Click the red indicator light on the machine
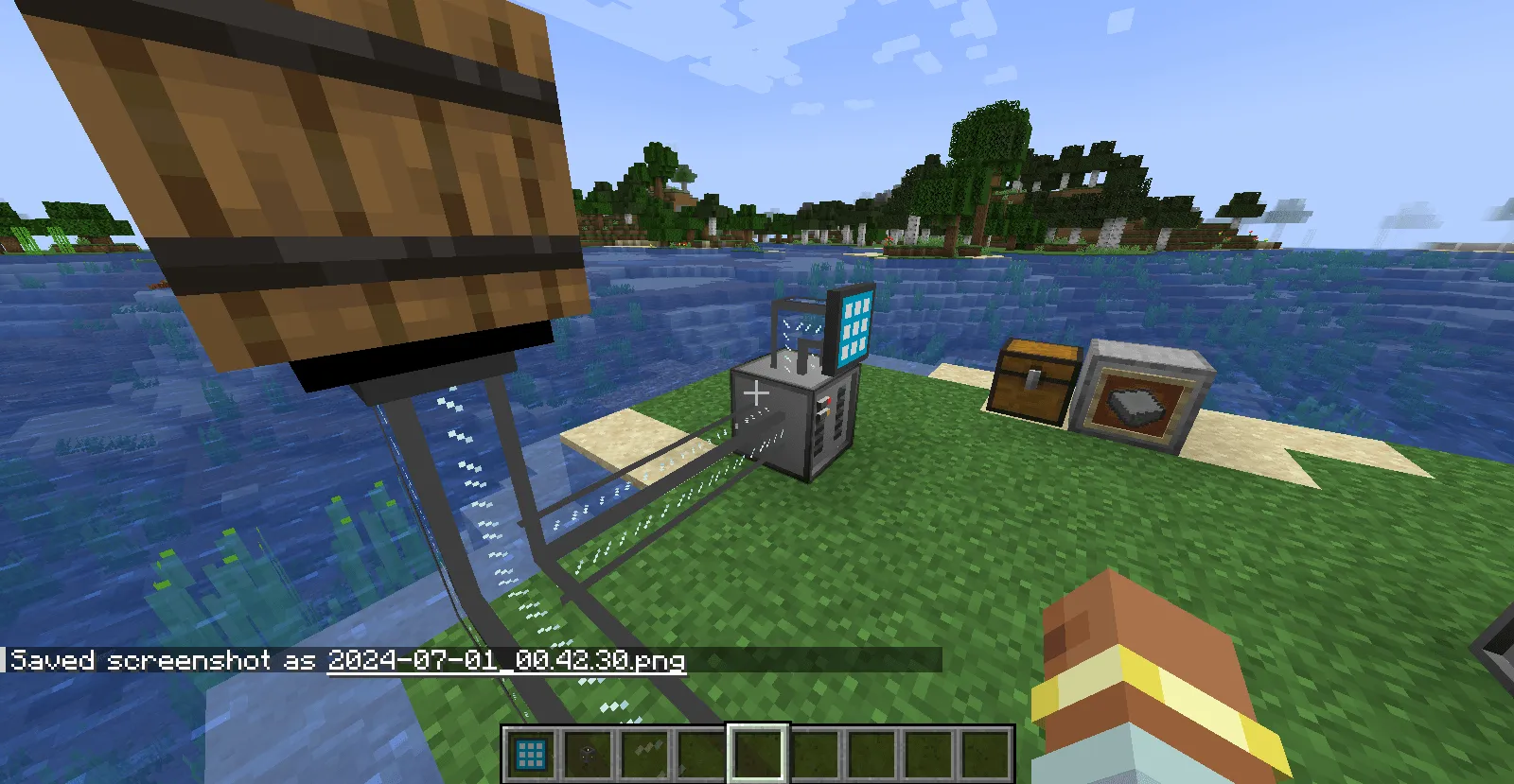Screen dimensions: 1514x784 pos(830,400)
